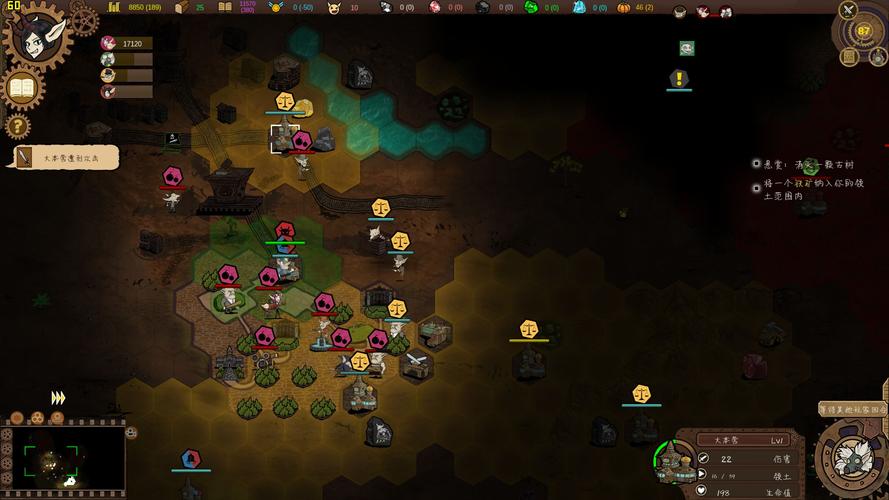The height and width of the screenshot is (500, 889).
Task: Click the crossed swords button
Action: (849, 11)
